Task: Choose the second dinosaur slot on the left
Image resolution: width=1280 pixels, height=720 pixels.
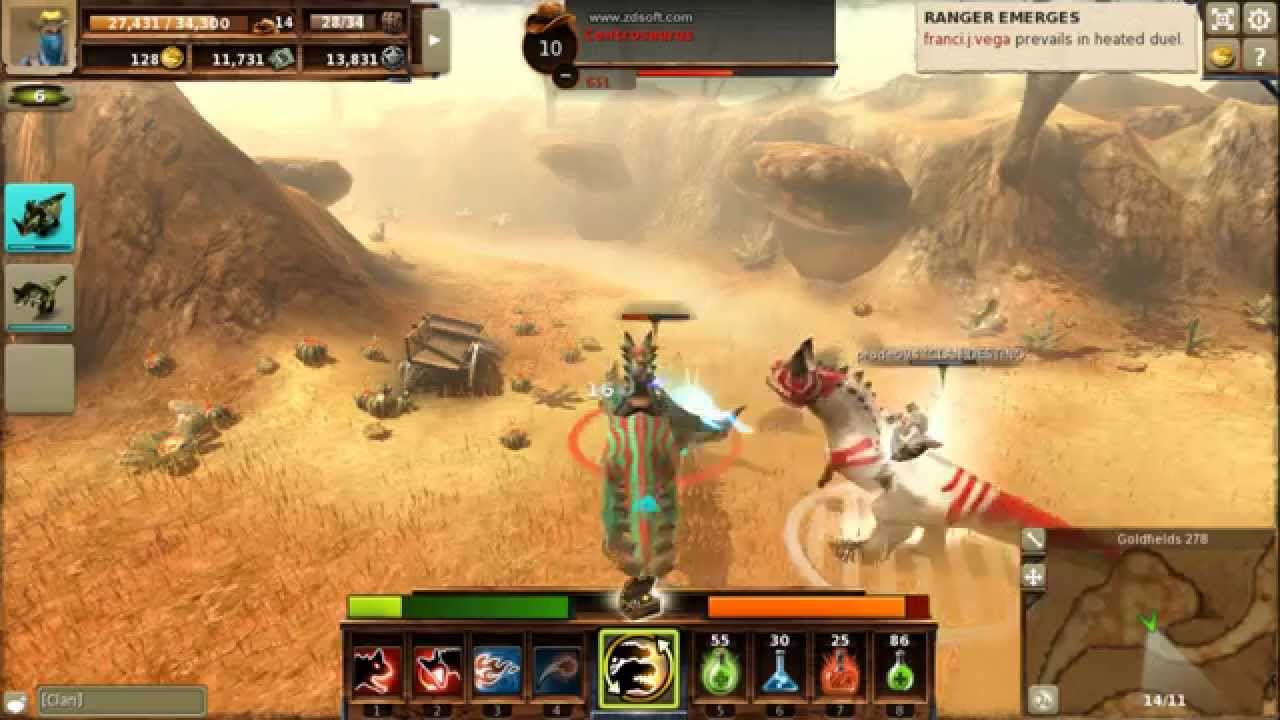Action: (x=39, y=297)
